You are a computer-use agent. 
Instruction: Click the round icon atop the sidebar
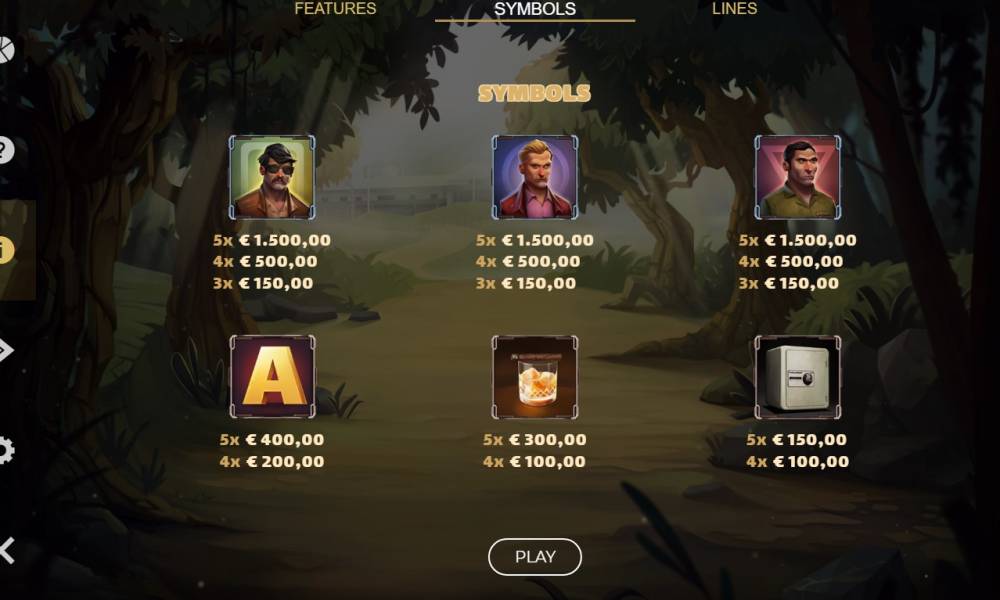5,50
